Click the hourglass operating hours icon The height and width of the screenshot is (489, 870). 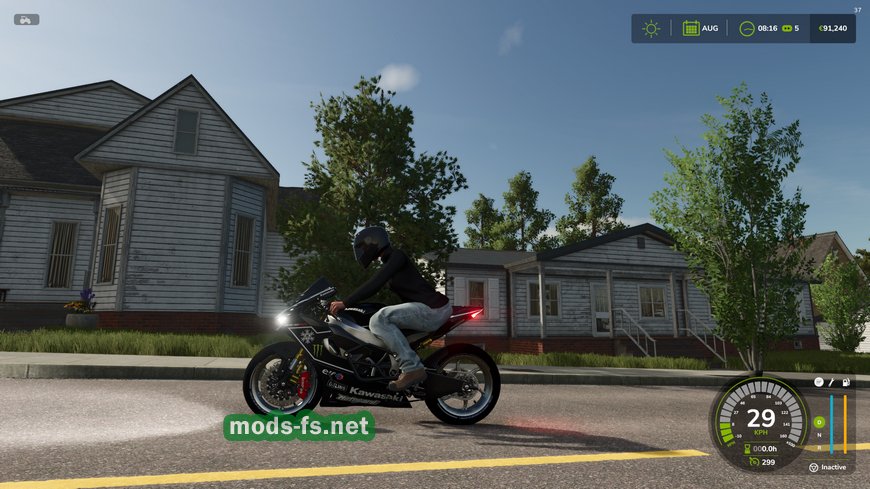(746, 449)
